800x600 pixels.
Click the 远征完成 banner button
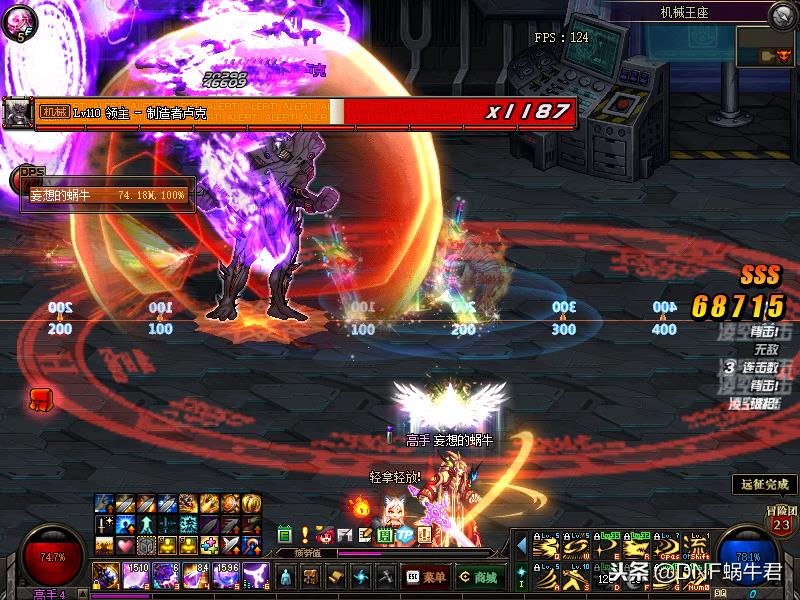(764, 484)
